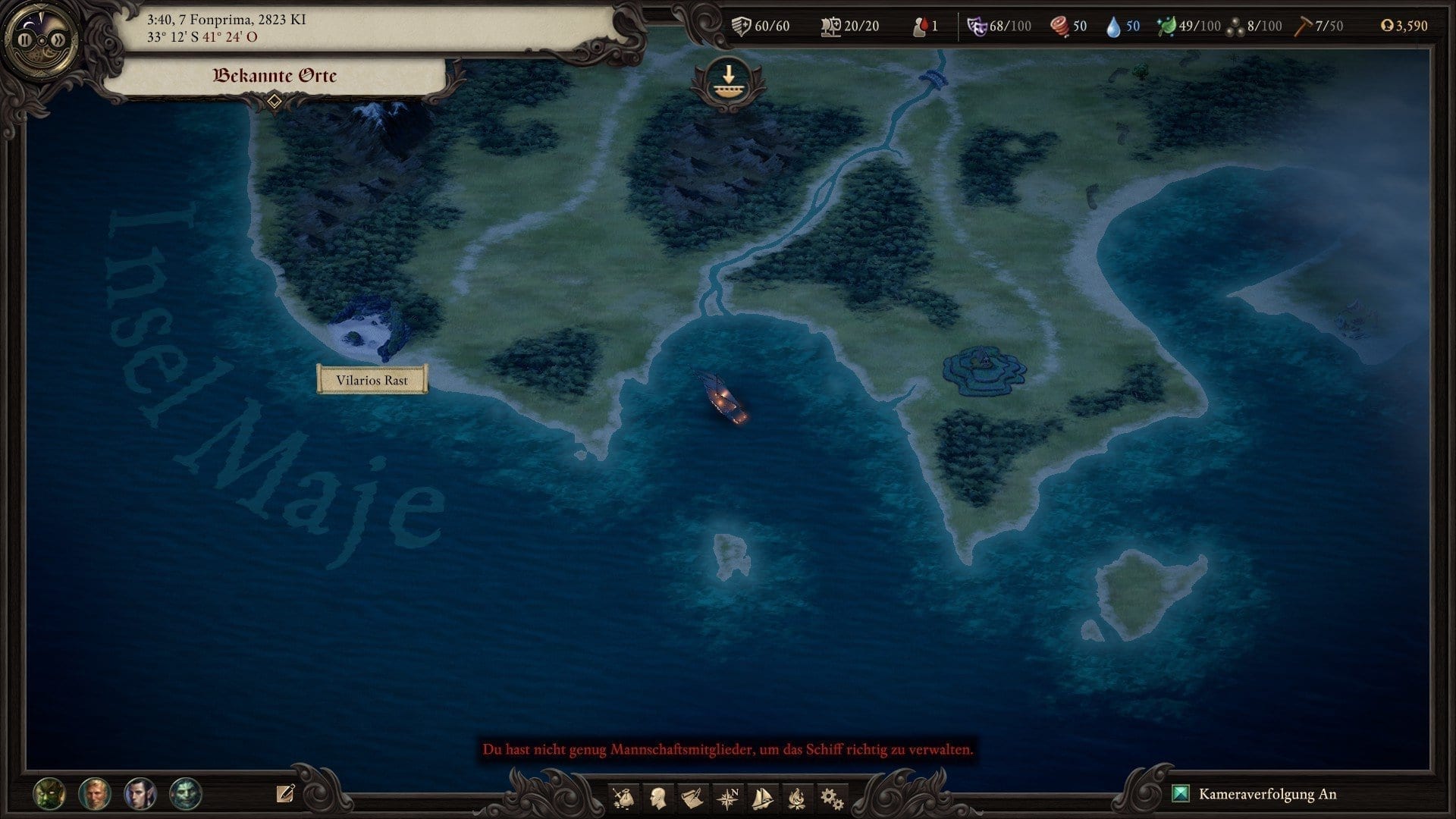1456x819 pixels.
Task: Toggle the Kameraverfolgung An checkbox
Action: click(1181, 794)
